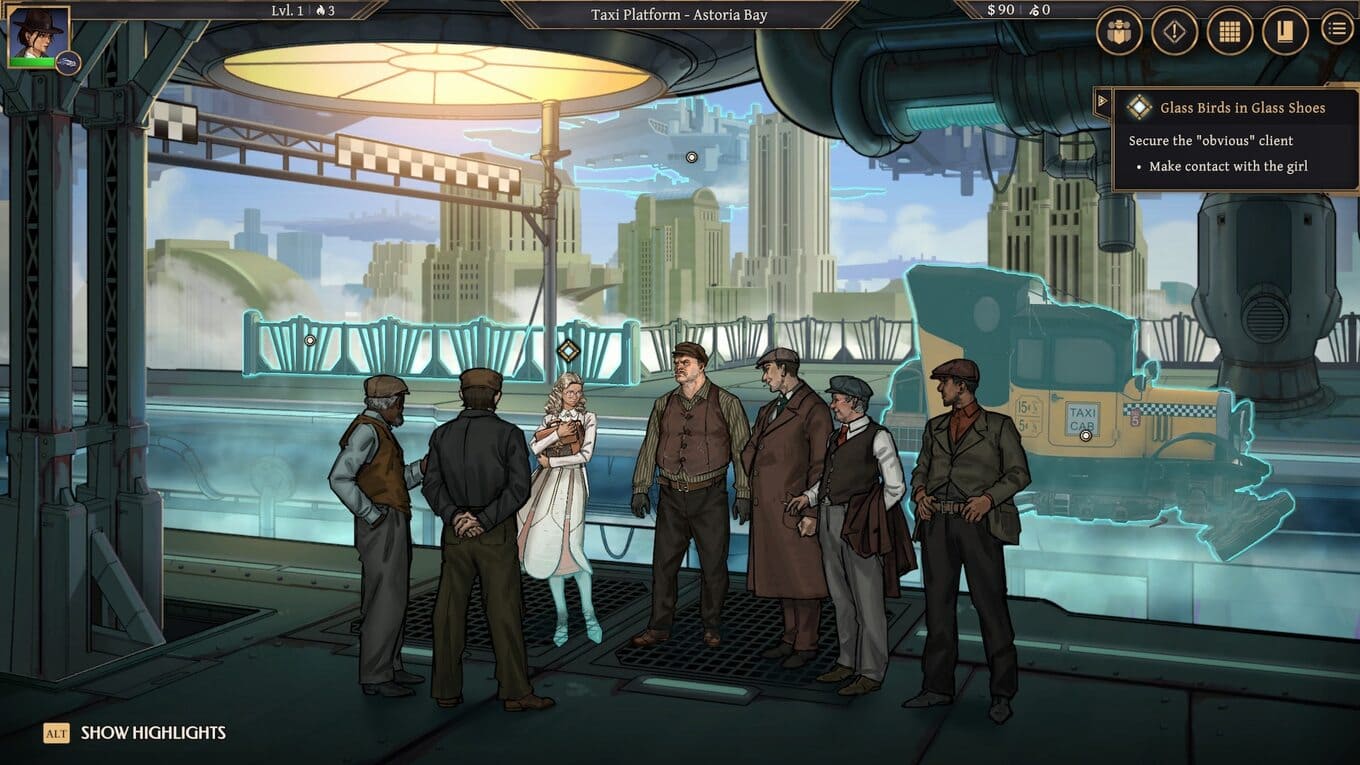Select the Glass Birds in Glass Shoes quest

coord(1241,108)
